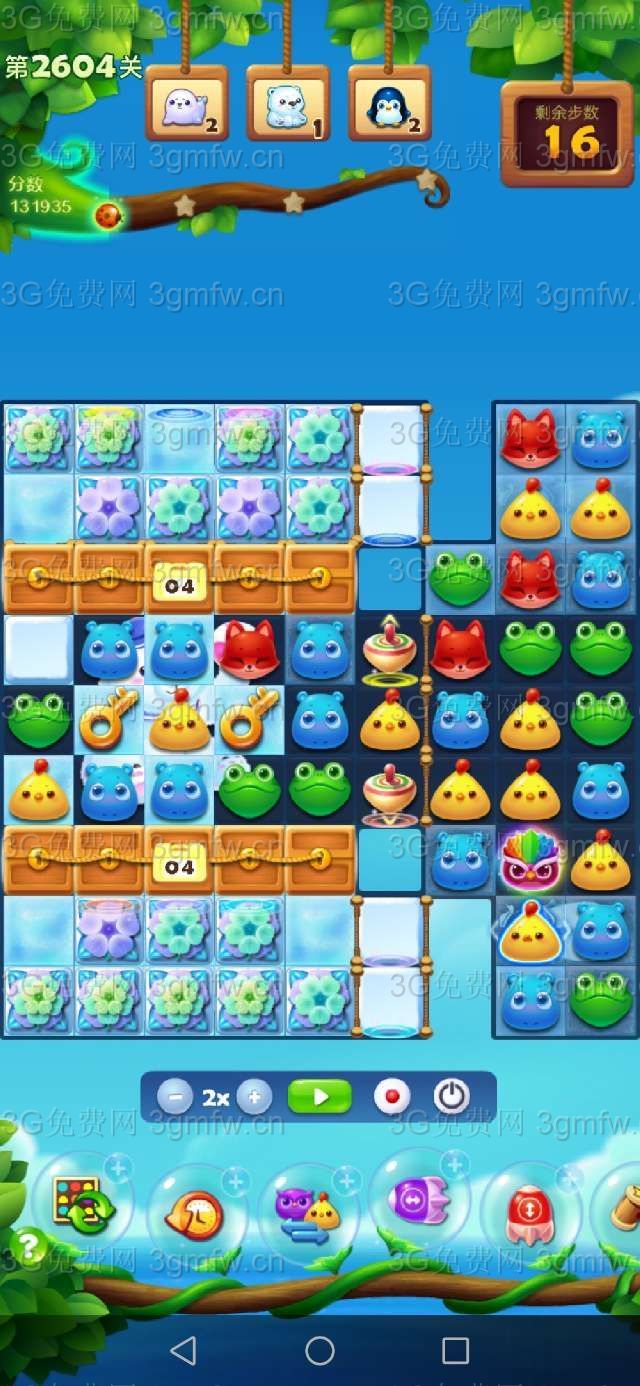
Task: Choose the purple horizontal rocket booster
Action: click(419, 1198)
